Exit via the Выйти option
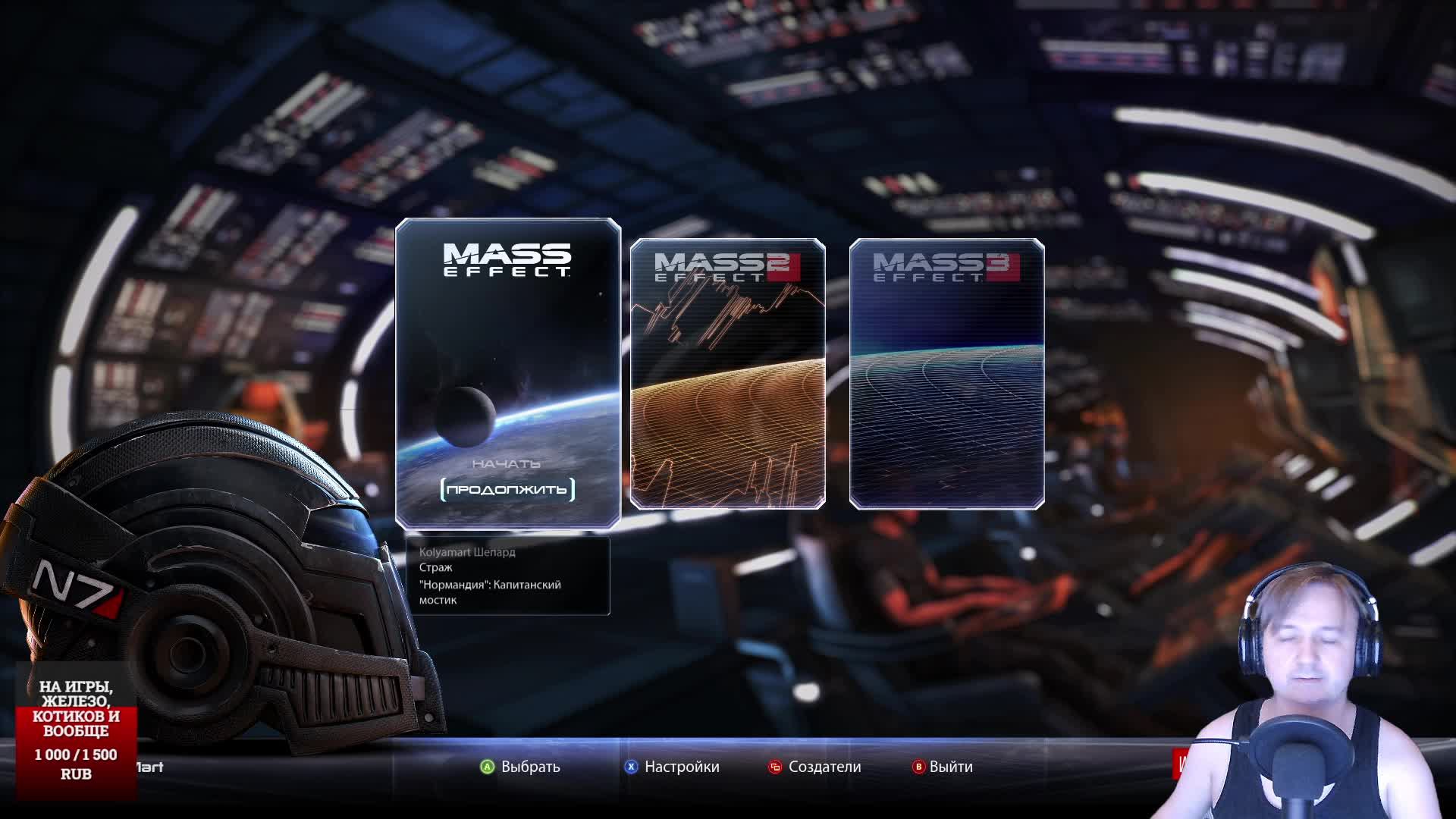This screenshot has width=1456, height=819. tap(943, 767)
